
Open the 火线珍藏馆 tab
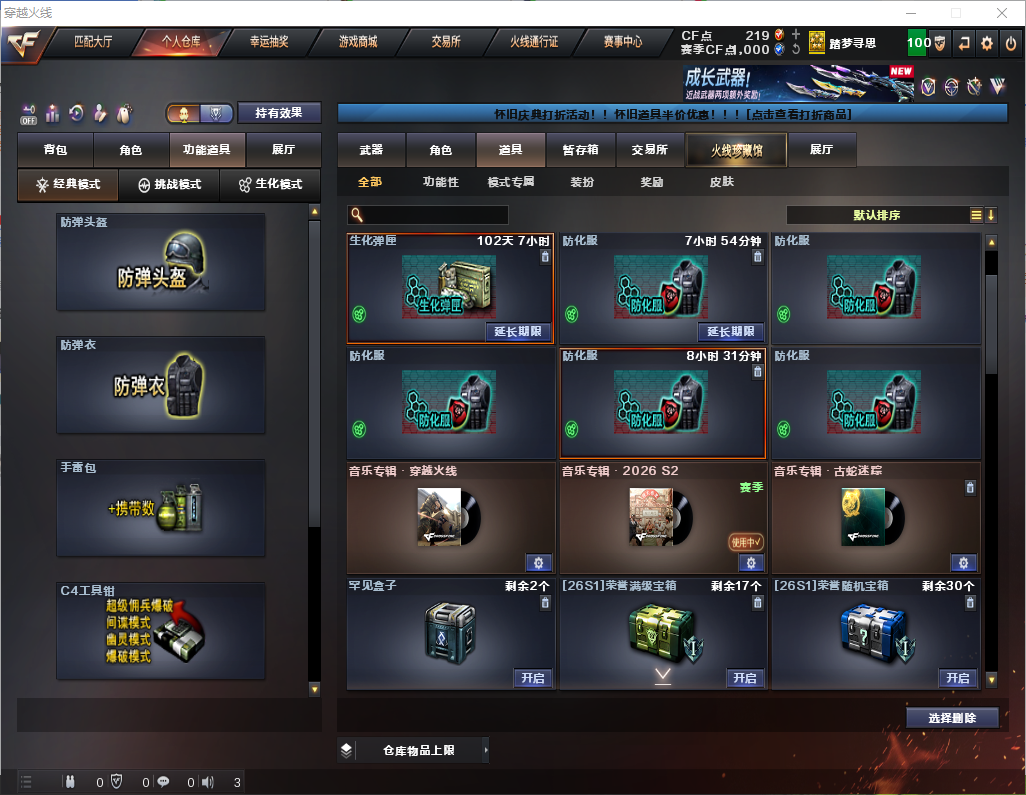(736, 150)
